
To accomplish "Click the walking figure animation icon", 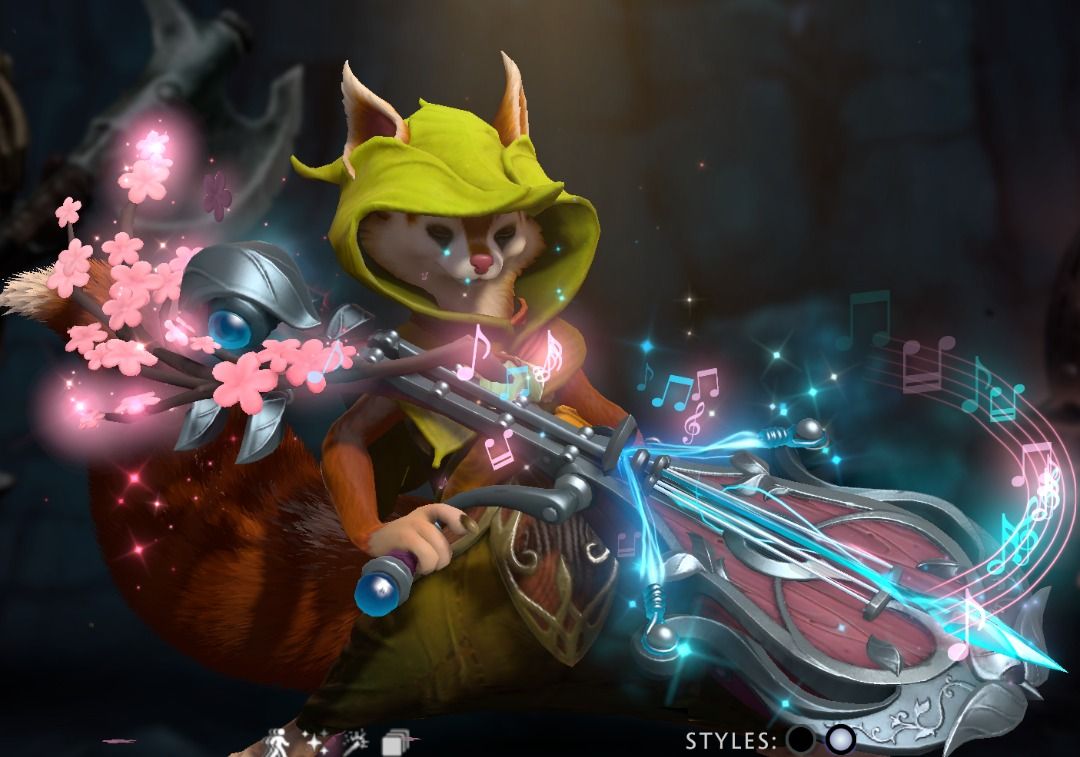I will point(276,742).
